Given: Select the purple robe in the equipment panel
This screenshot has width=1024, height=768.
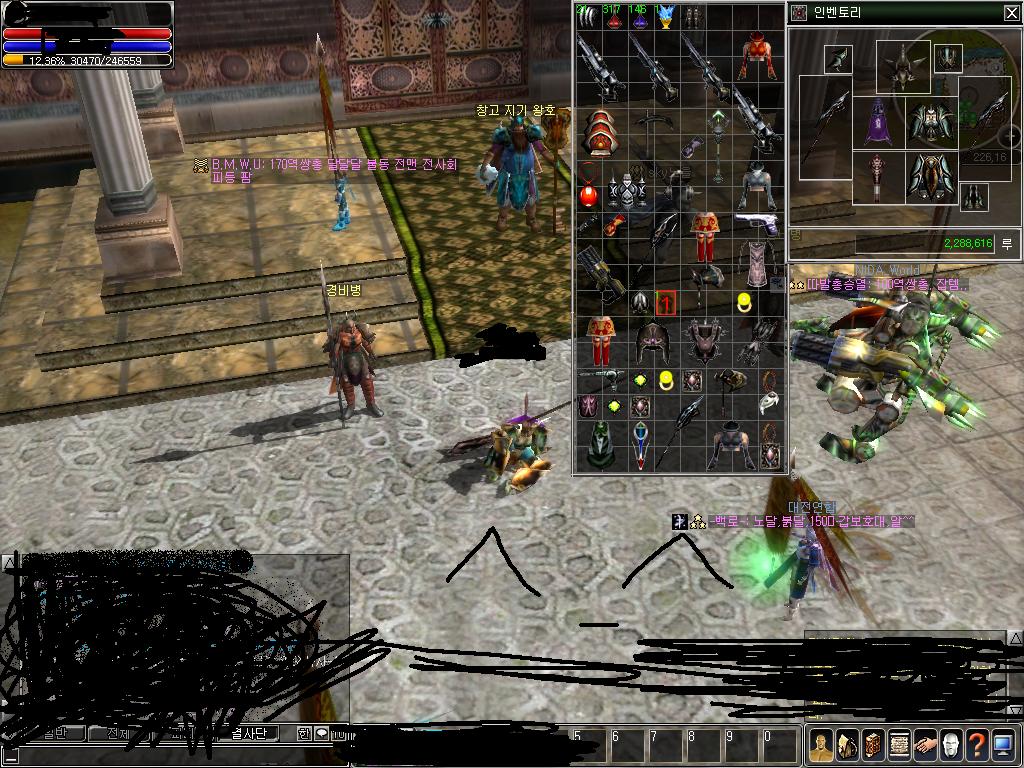Looking at the screenshot, I should coord(877,122).
